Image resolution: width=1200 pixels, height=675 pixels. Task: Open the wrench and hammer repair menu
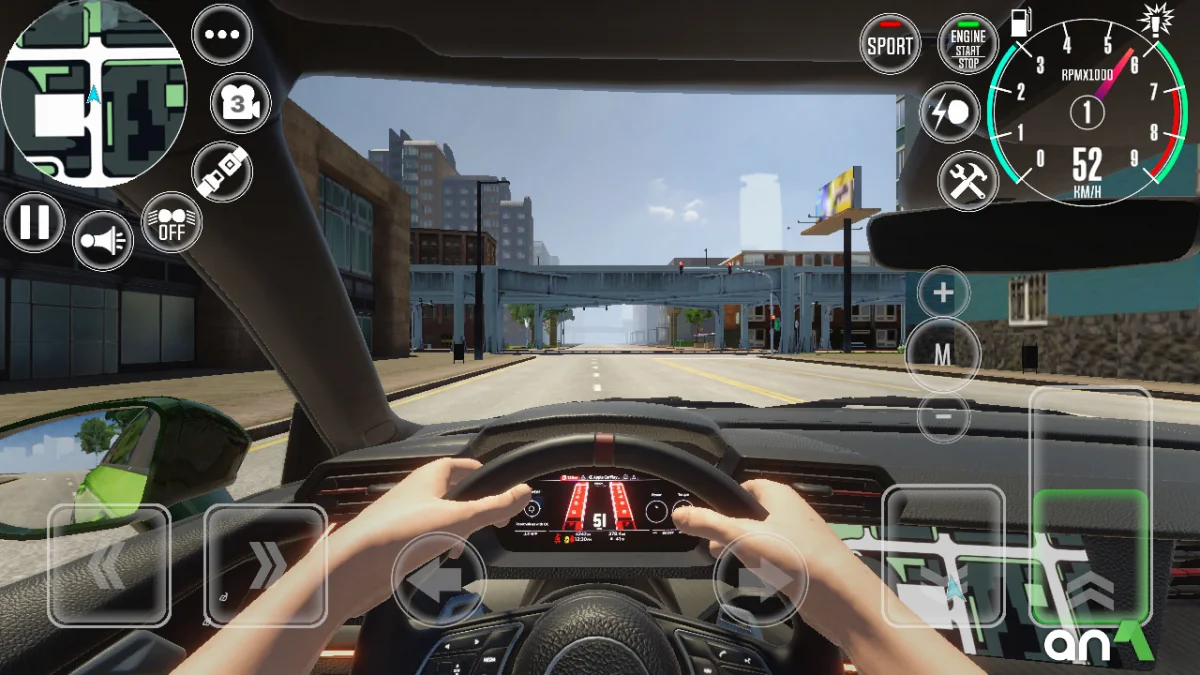coord(968,180)
